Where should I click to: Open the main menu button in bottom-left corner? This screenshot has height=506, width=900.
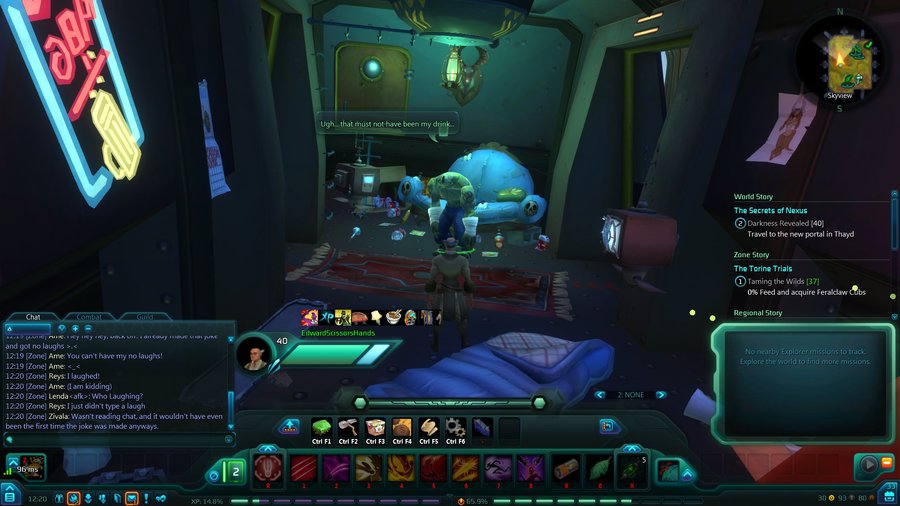tap(9, 496)
